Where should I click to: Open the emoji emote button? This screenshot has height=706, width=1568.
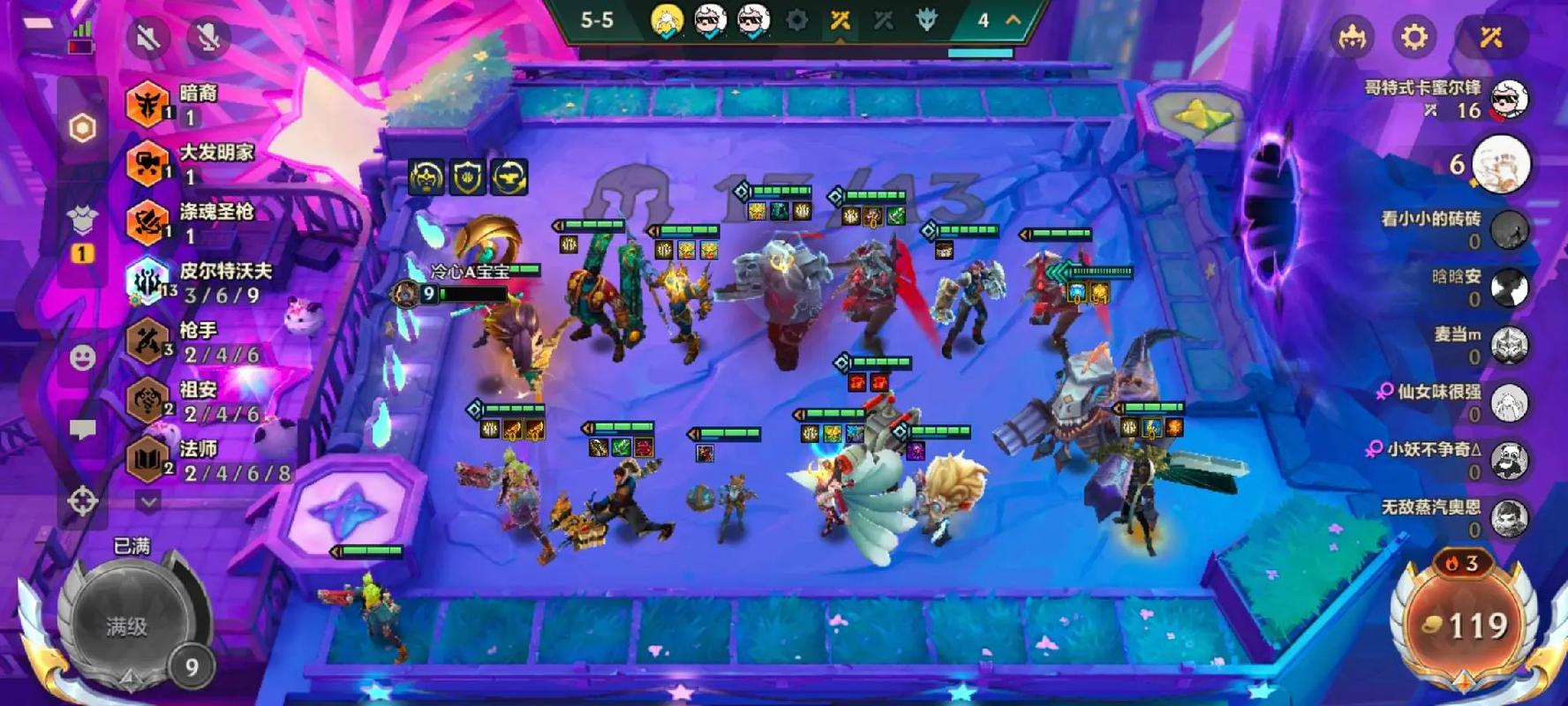click(82, 357)
